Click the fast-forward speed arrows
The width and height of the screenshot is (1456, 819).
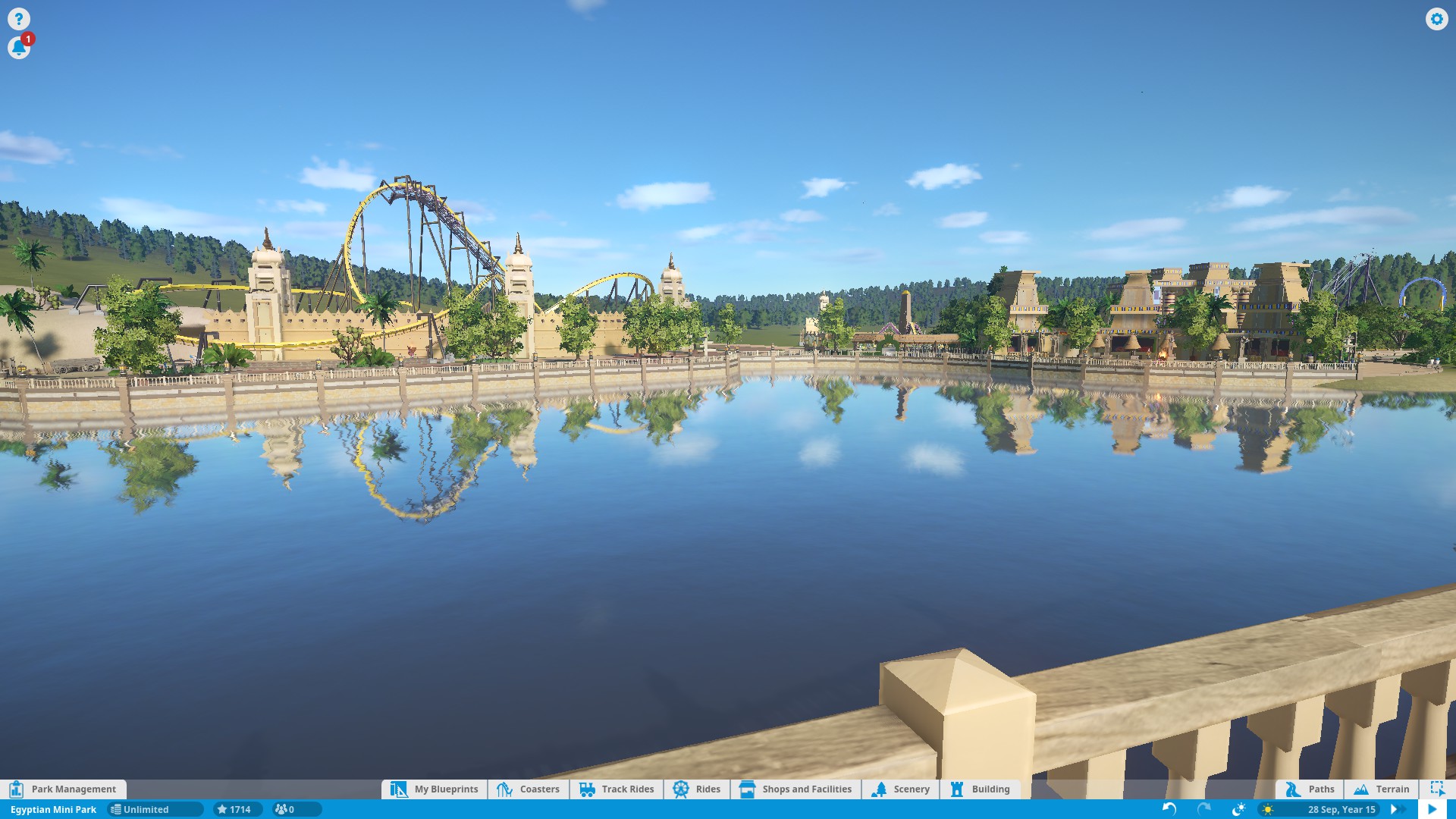coord(1395,809)
